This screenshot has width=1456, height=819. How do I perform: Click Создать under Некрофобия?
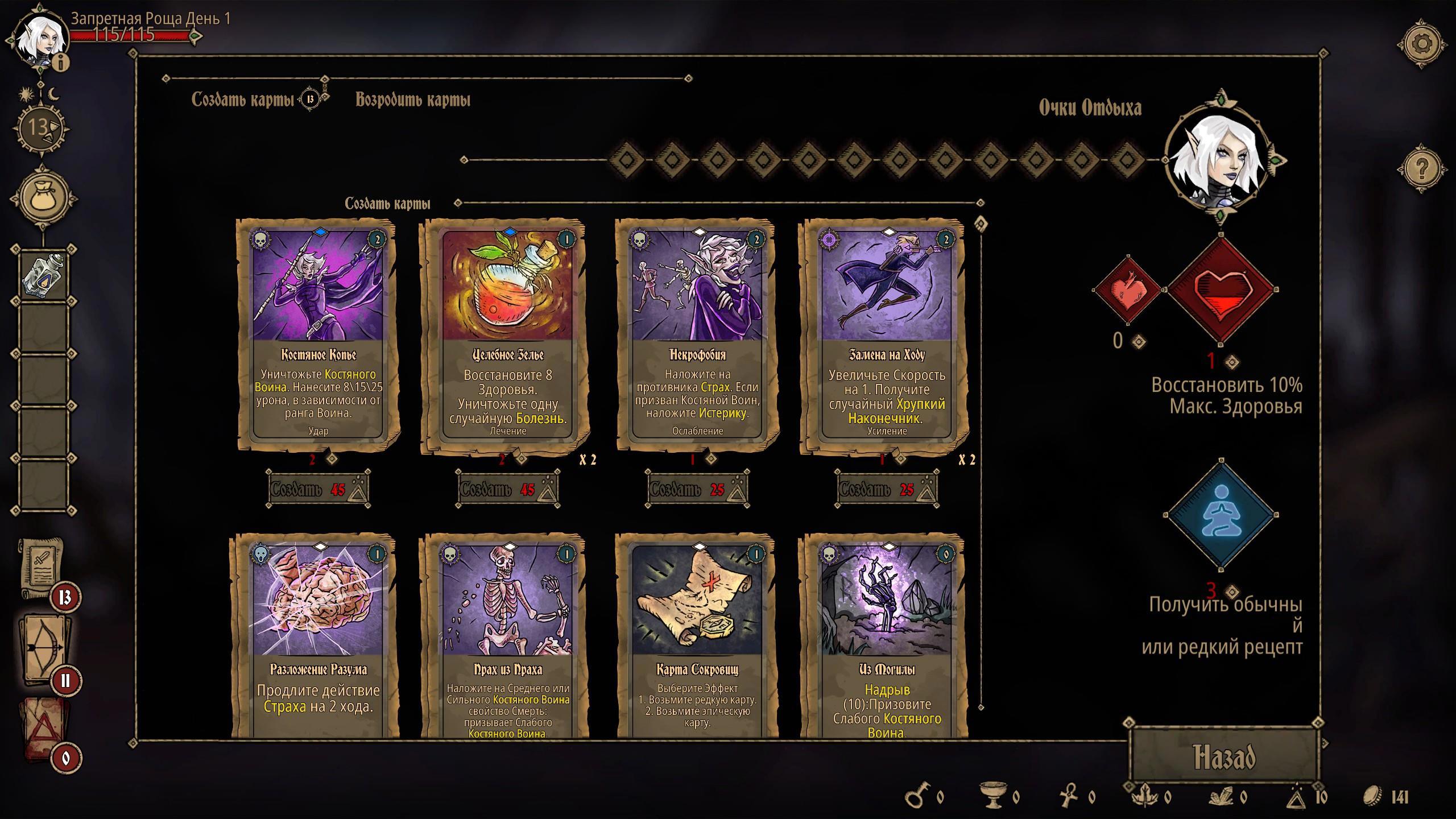coord(697,489)
